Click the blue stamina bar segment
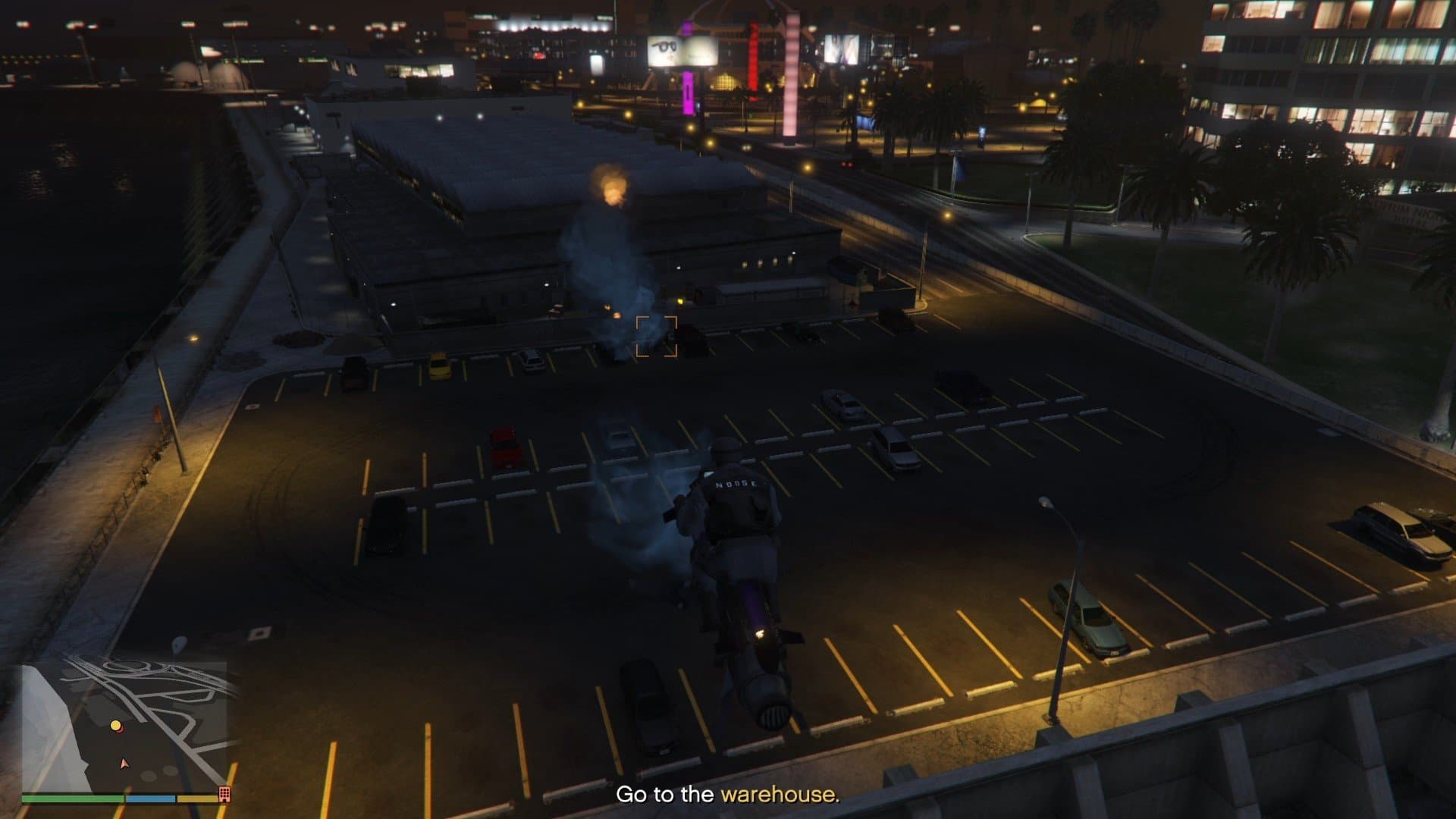 [149, 798]
